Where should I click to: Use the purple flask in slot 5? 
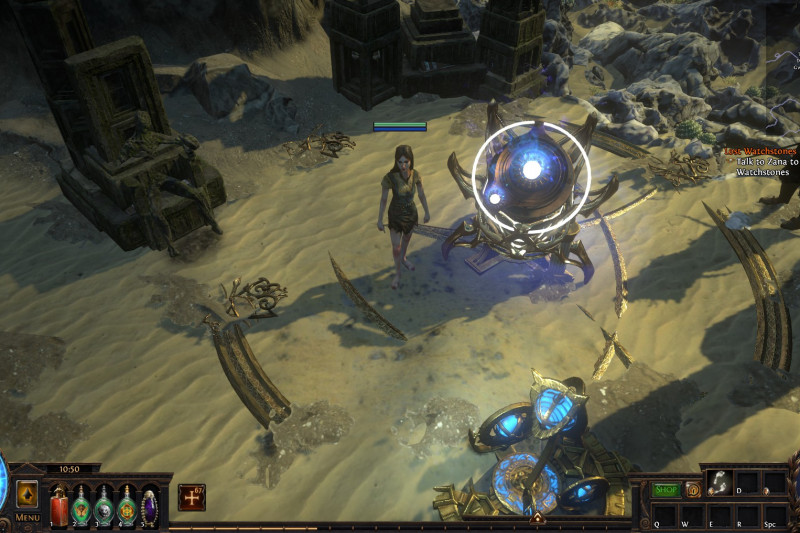pos(149,503)
